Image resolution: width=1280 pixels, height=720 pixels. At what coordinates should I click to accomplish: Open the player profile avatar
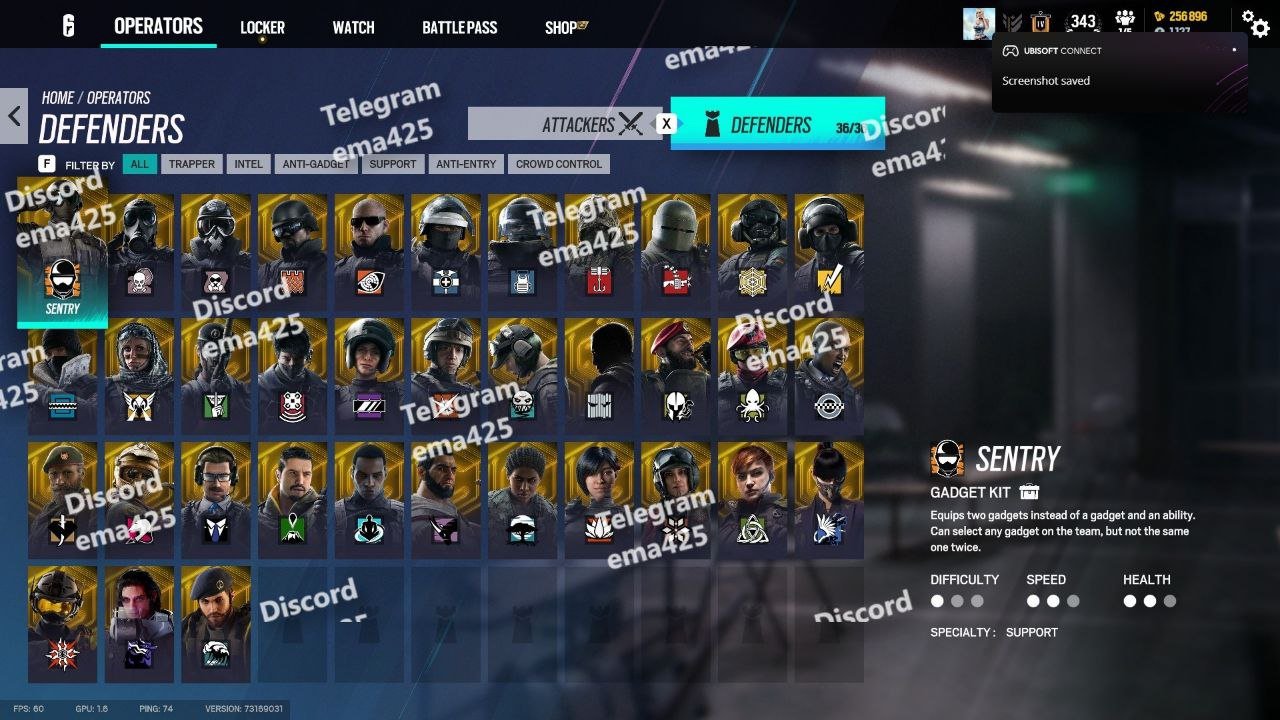click(x=978, y=23)
